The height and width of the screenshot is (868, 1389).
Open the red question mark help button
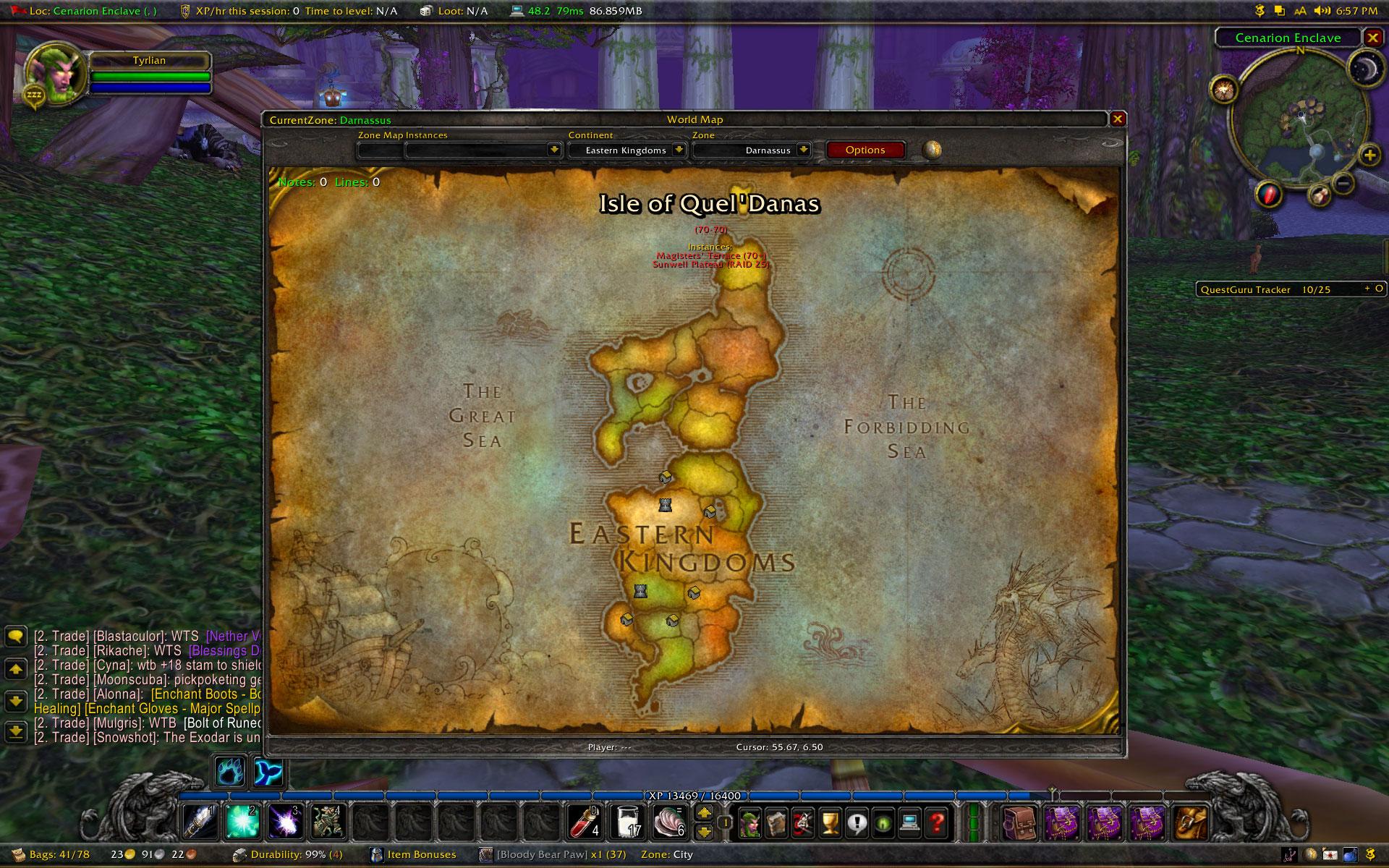tap(937, 822)
